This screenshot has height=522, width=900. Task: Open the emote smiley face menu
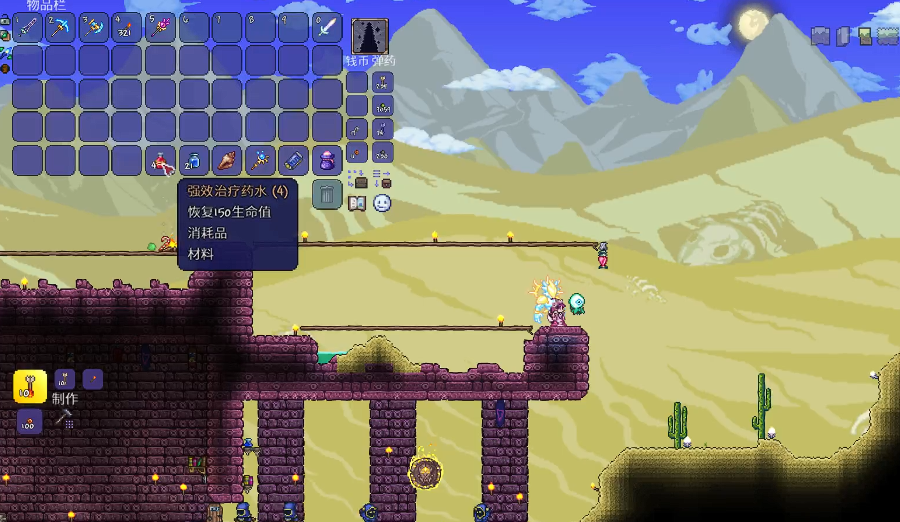(x=382, y=203)
